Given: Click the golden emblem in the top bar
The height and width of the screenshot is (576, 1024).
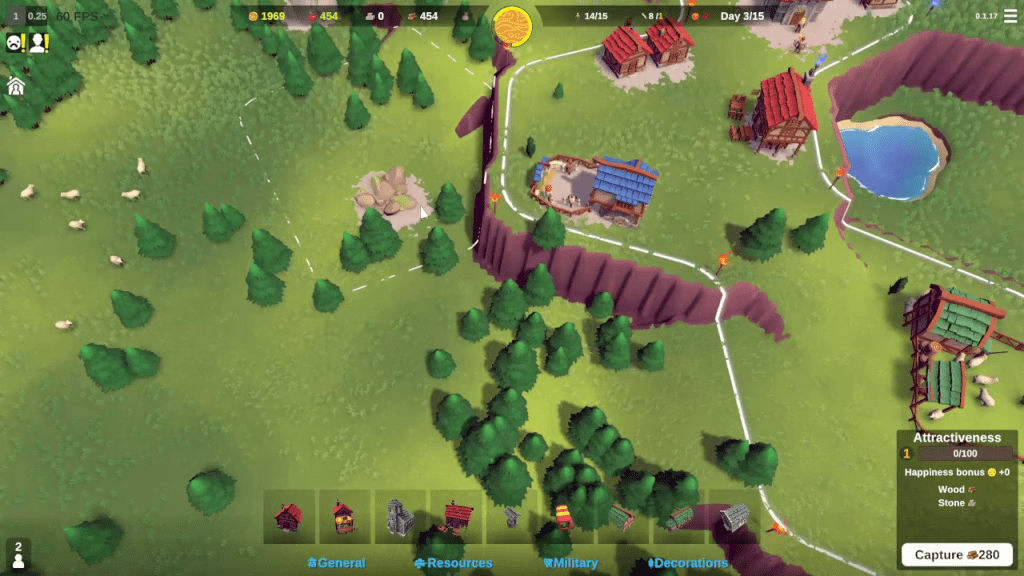Looking at the screenshot, I should (x=512, y=20).
